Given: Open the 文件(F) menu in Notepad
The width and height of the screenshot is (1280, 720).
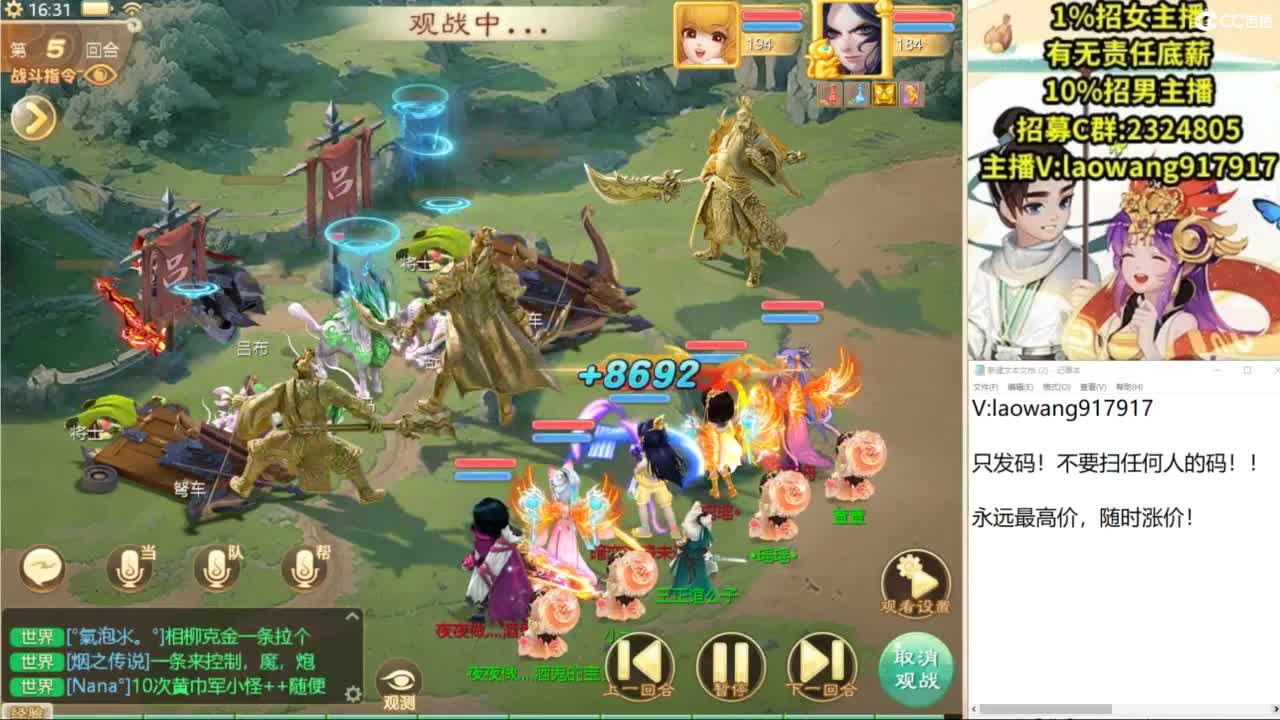Looking at the screenshot, I should (984, 385).
